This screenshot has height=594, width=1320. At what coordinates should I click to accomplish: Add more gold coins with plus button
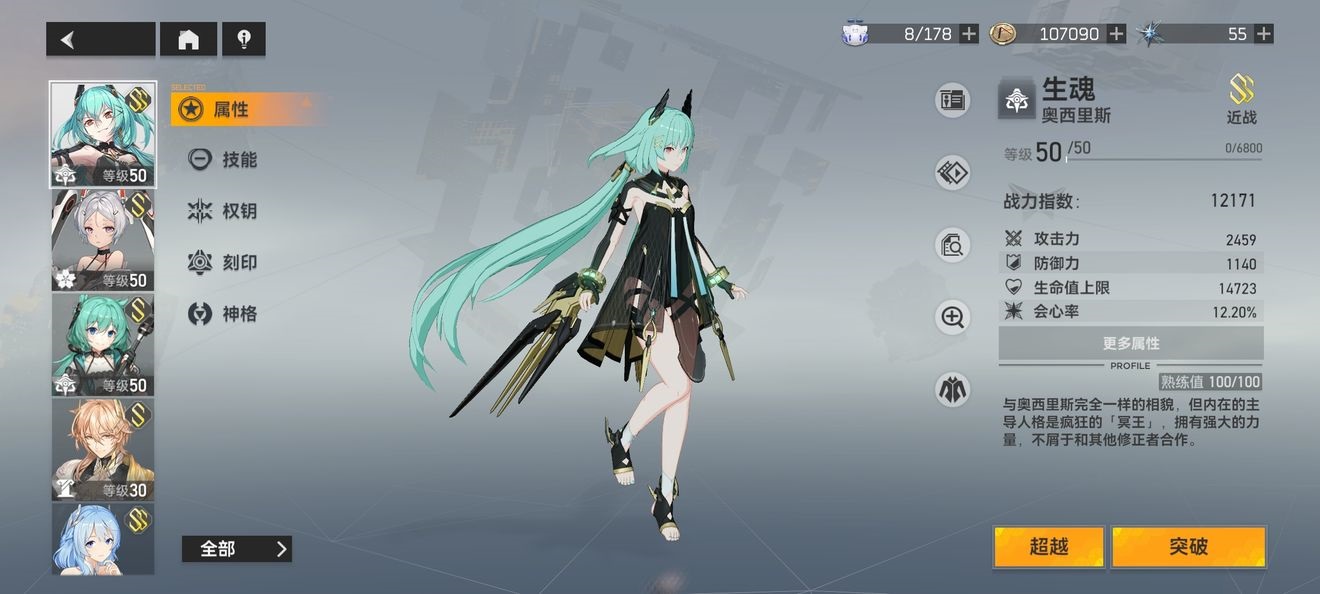(1116, 34)
